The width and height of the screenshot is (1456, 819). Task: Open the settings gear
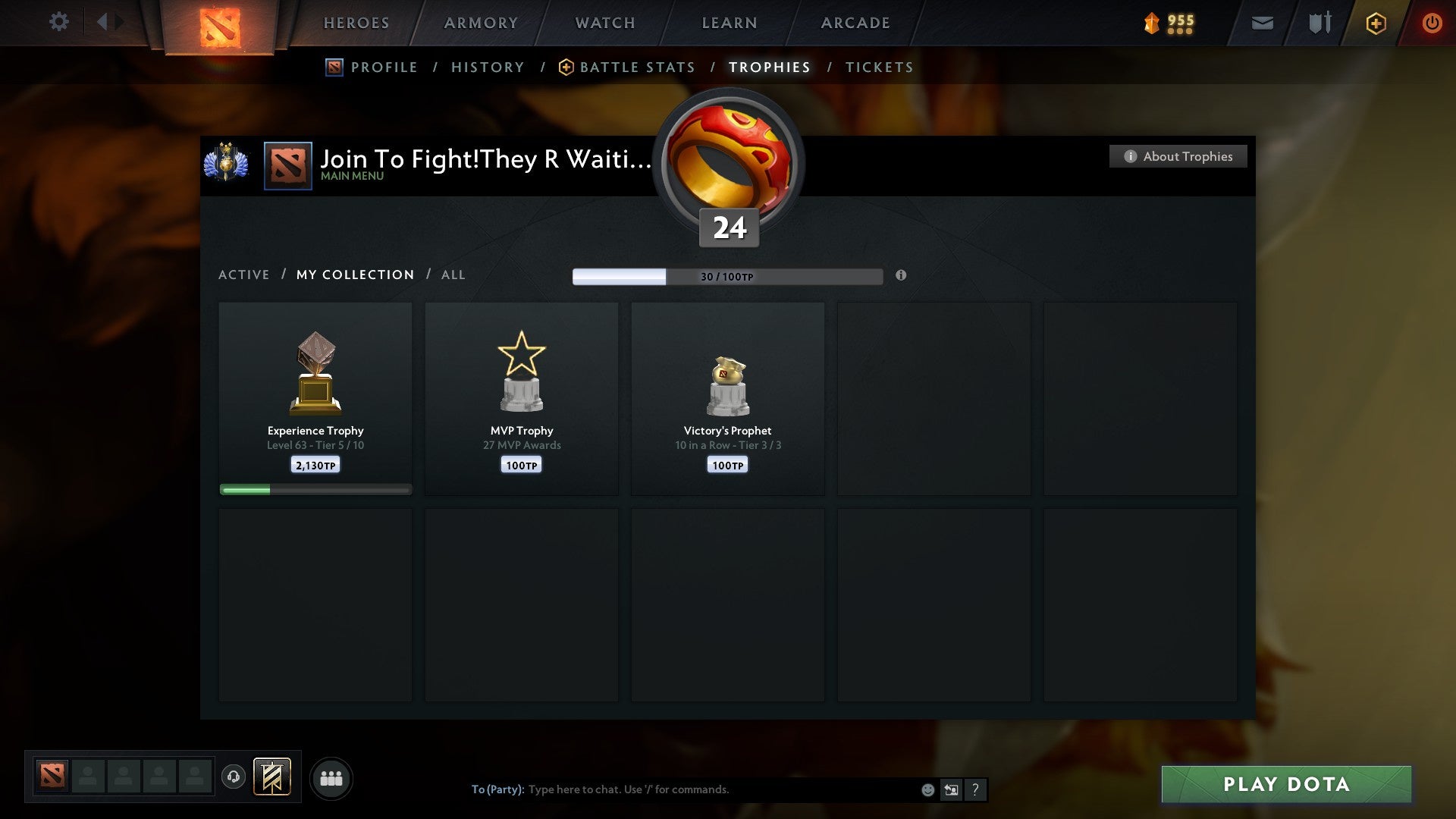58,22
